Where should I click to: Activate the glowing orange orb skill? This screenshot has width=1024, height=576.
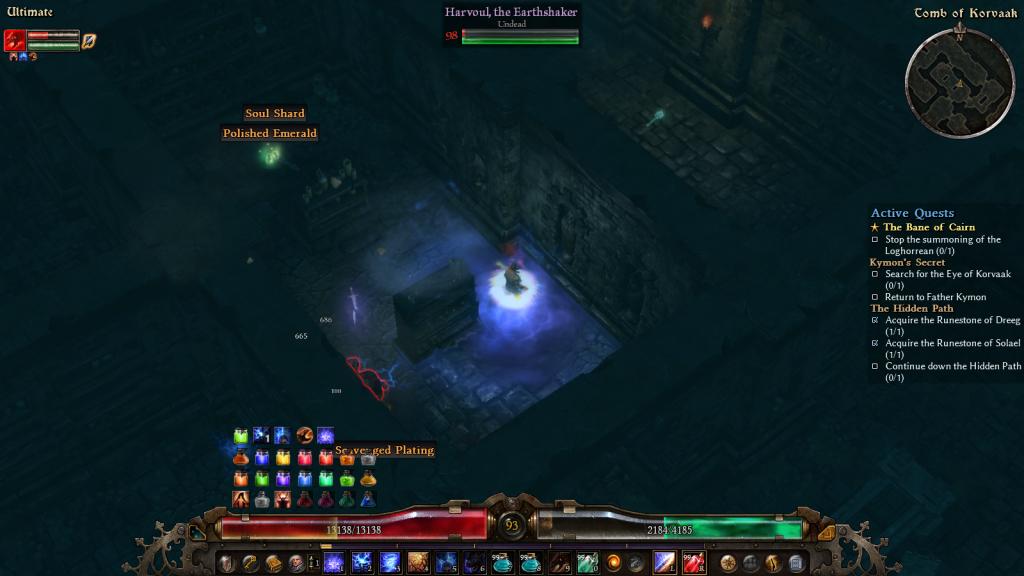[x=613, y=562]
